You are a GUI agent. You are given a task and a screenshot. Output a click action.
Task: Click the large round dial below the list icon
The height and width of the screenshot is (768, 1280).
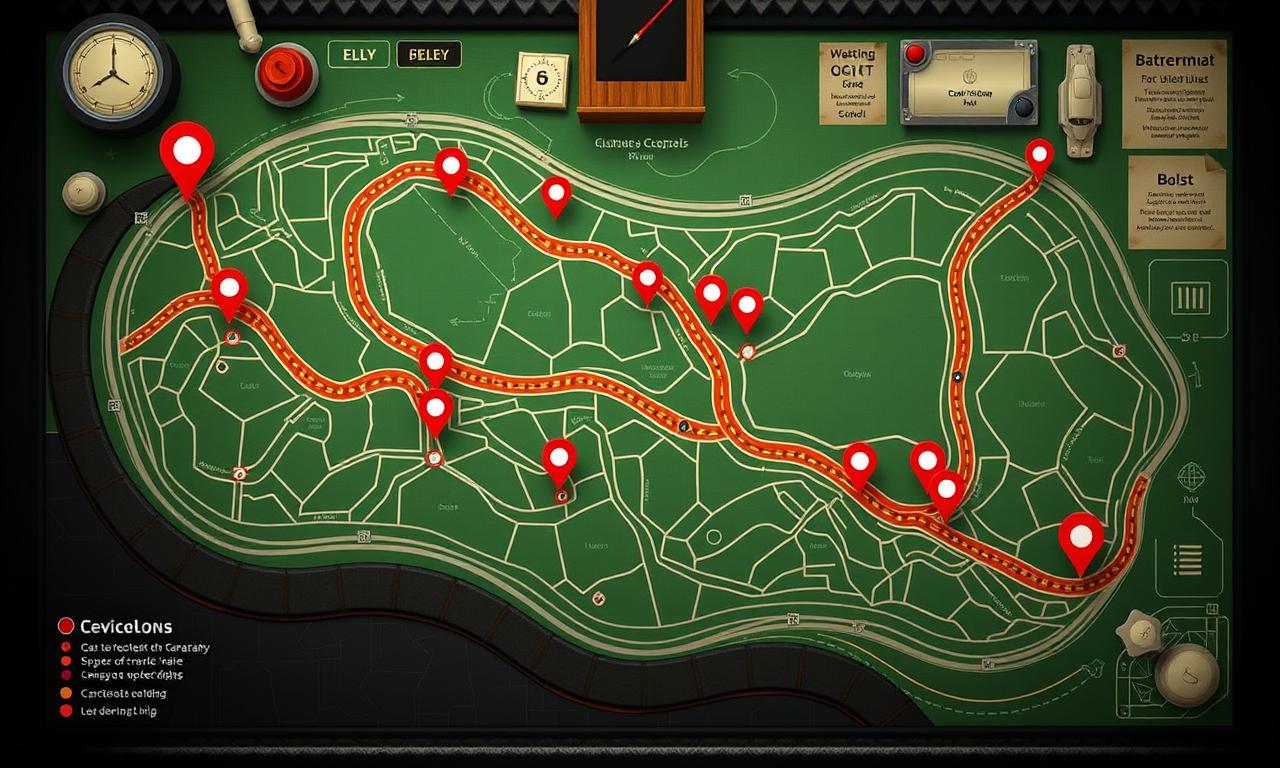tap(1187, 674)
